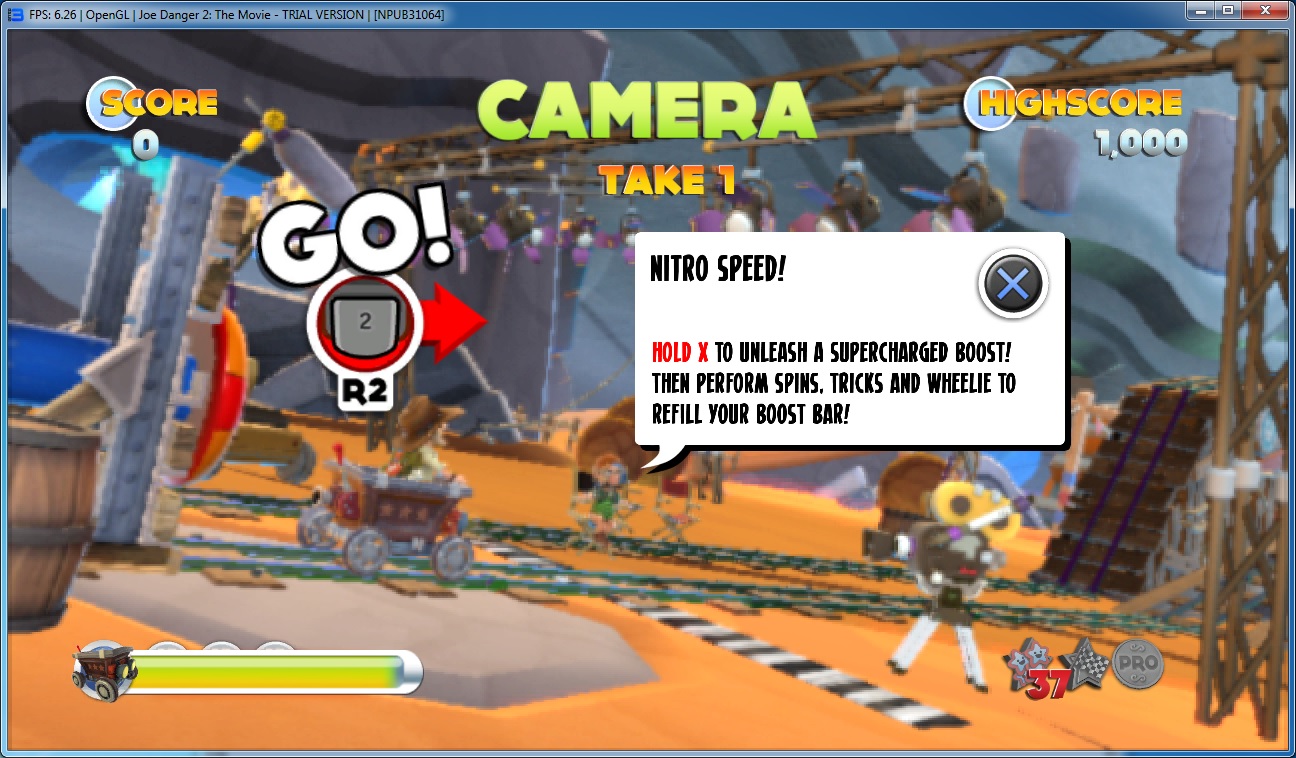Click the PRO medal icon
Screen dimensions: 1296x758
(x=1137, y=662)
